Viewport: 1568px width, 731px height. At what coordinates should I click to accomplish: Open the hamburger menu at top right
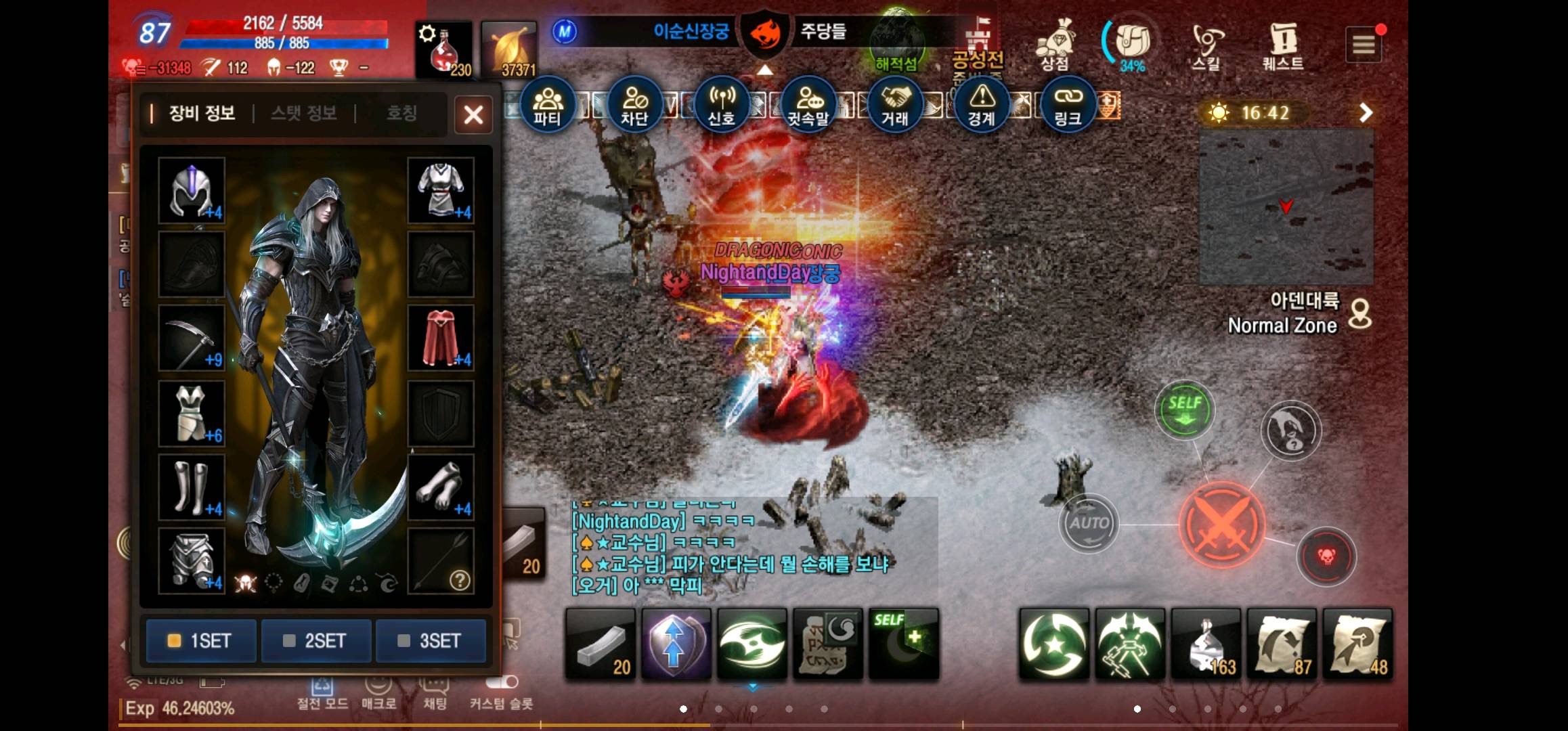coord(1364,44)
